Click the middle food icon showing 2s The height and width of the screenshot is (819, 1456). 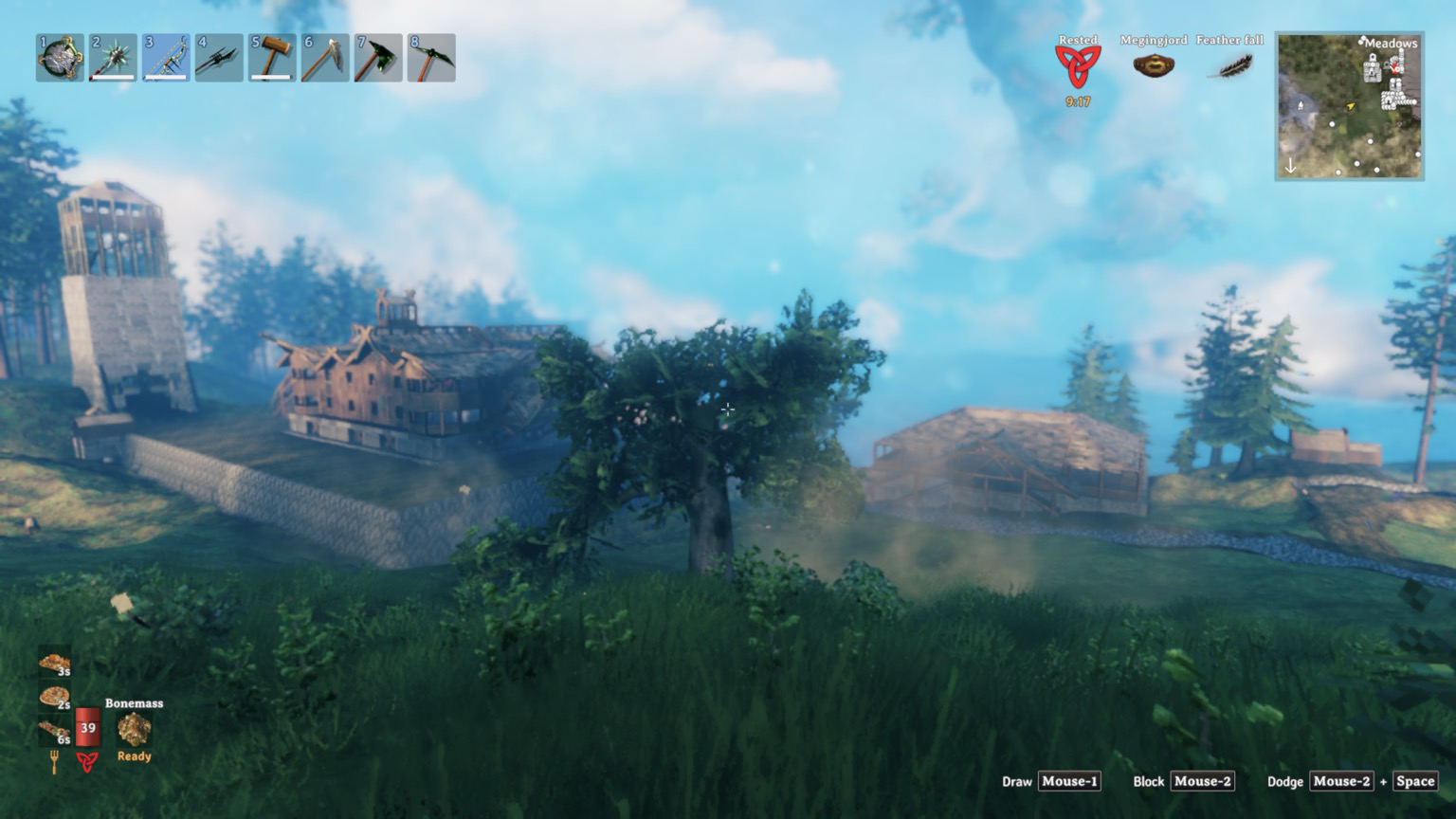[x=54, y=698]
